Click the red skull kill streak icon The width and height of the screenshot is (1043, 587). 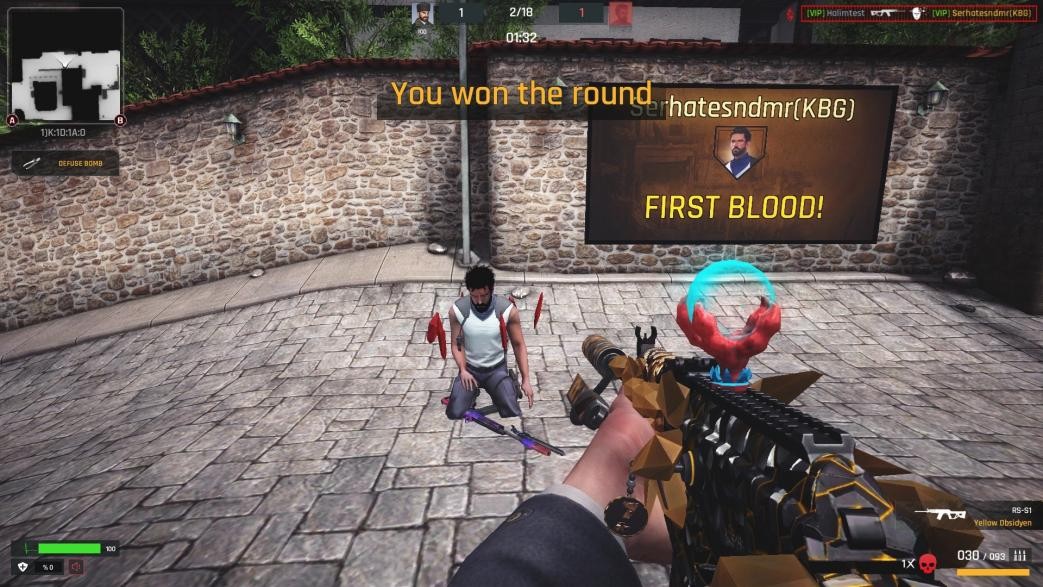coord(928,562)
